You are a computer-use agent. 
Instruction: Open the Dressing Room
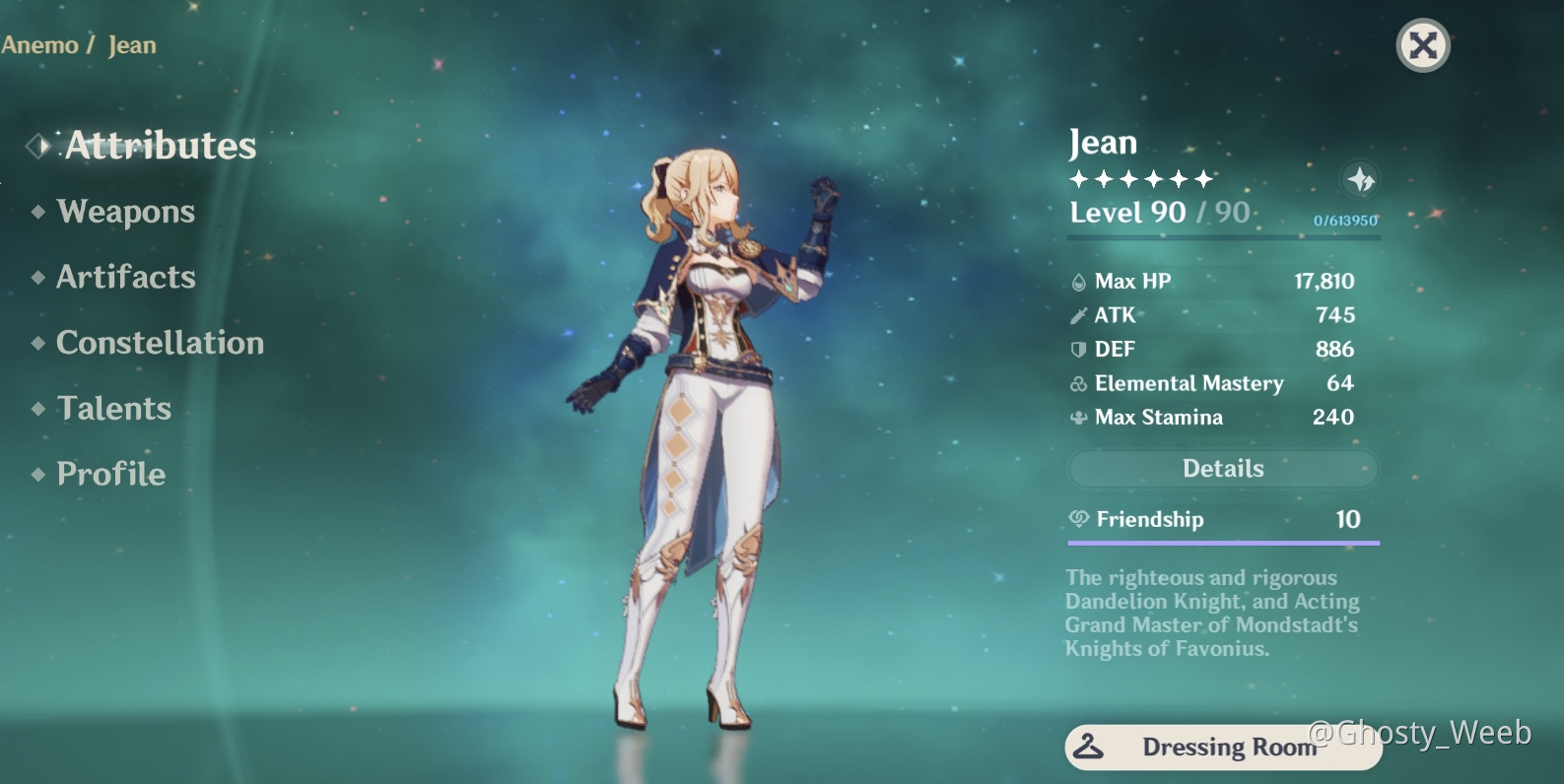pyautogui.click(x=1222, y=747)
